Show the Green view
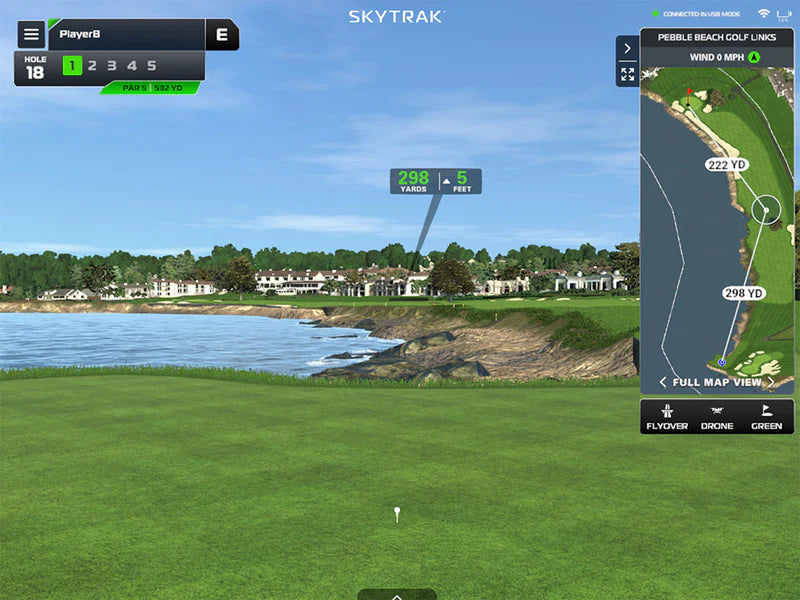Screen dimensions: 800x600 point(767,416)
